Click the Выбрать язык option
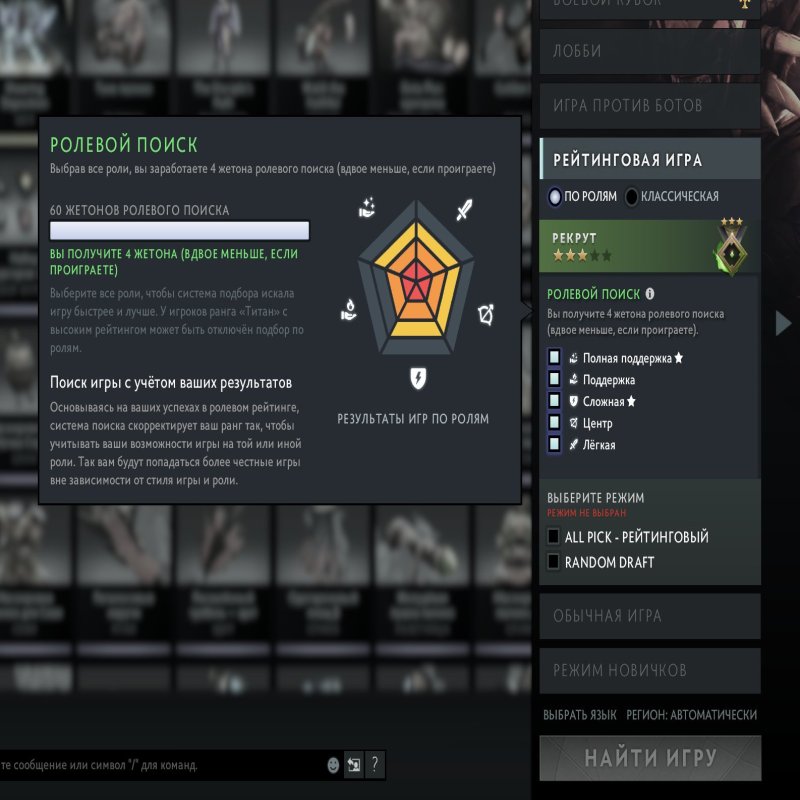 click(579, 715)
